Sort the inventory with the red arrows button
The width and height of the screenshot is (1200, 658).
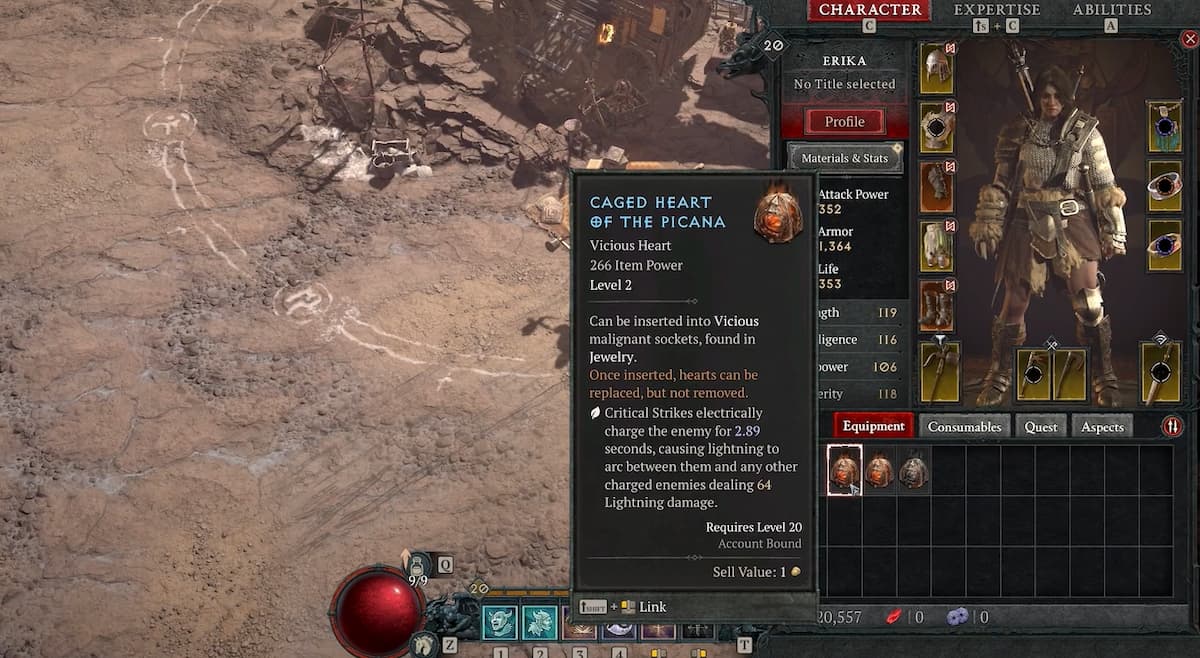click(x=1171, y=427)
